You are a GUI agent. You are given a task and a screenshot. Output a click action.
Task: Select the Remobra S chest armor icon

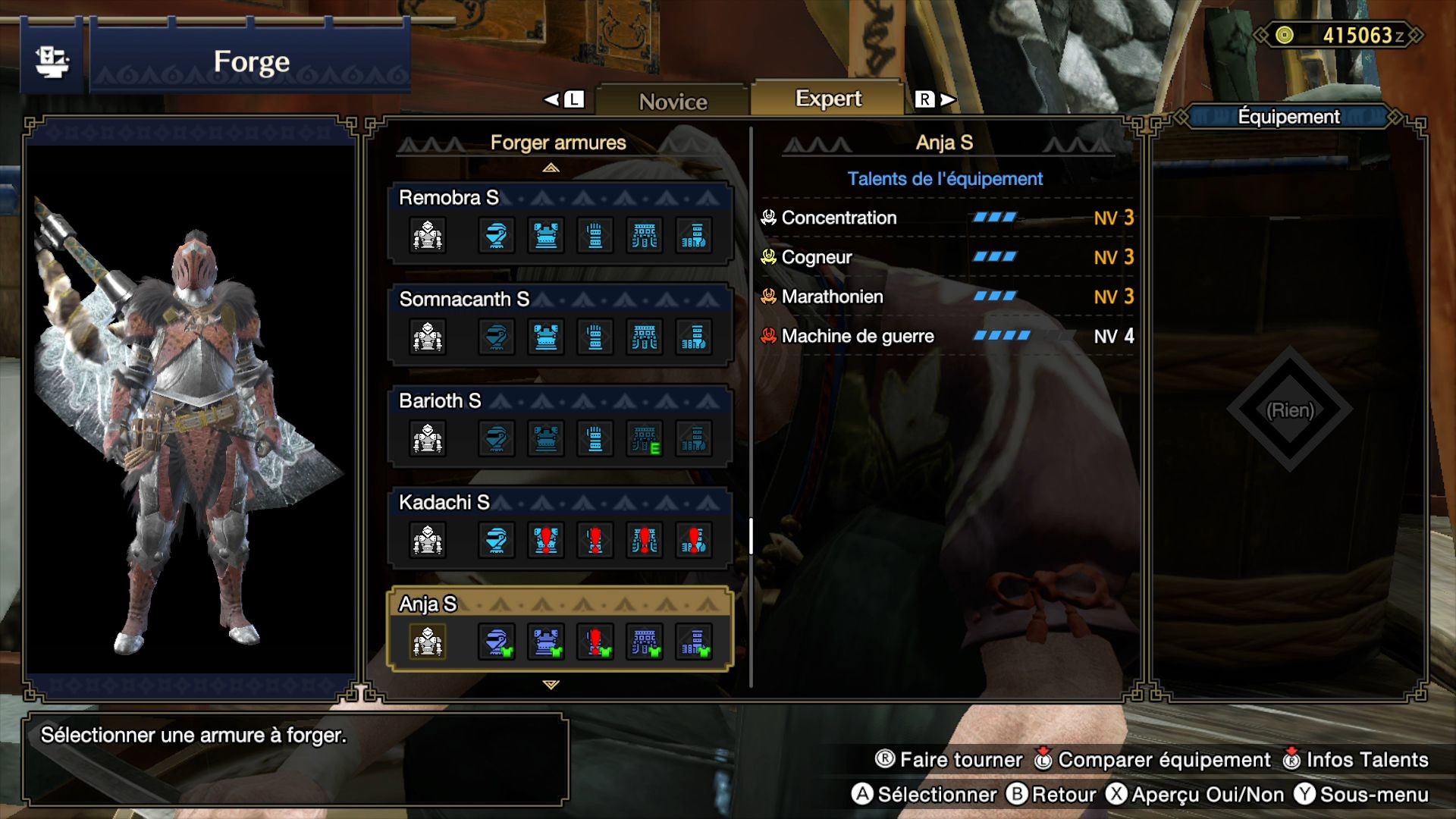[x=546, y=235]
